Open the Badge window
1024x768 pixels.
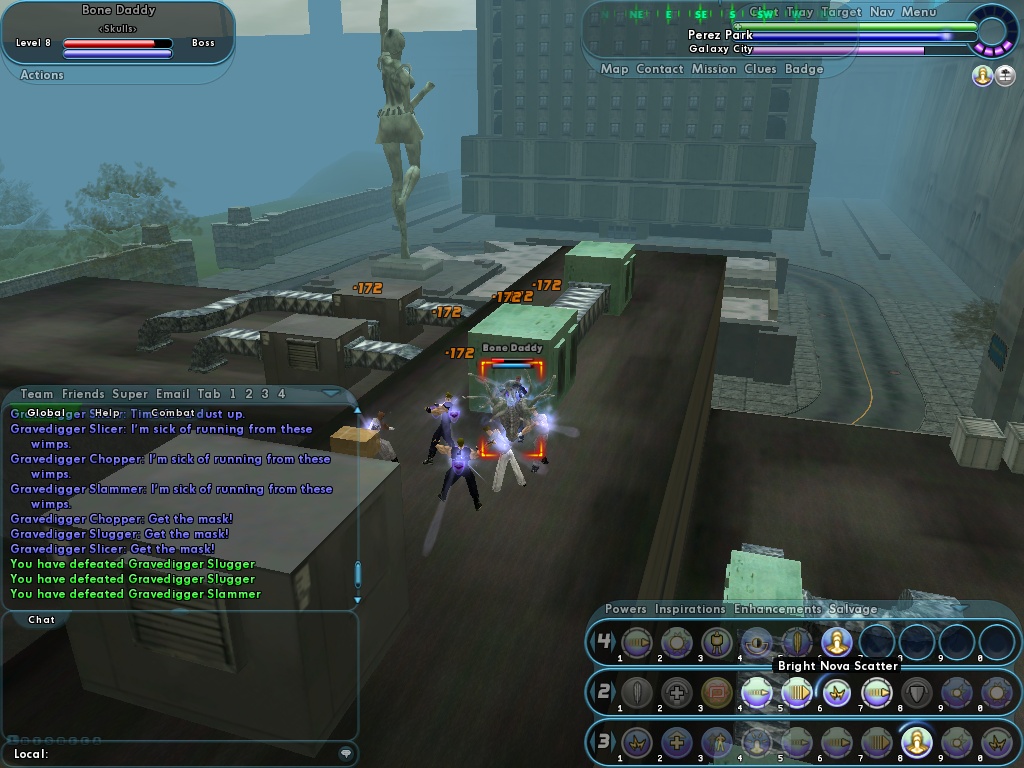click(805, 69)
